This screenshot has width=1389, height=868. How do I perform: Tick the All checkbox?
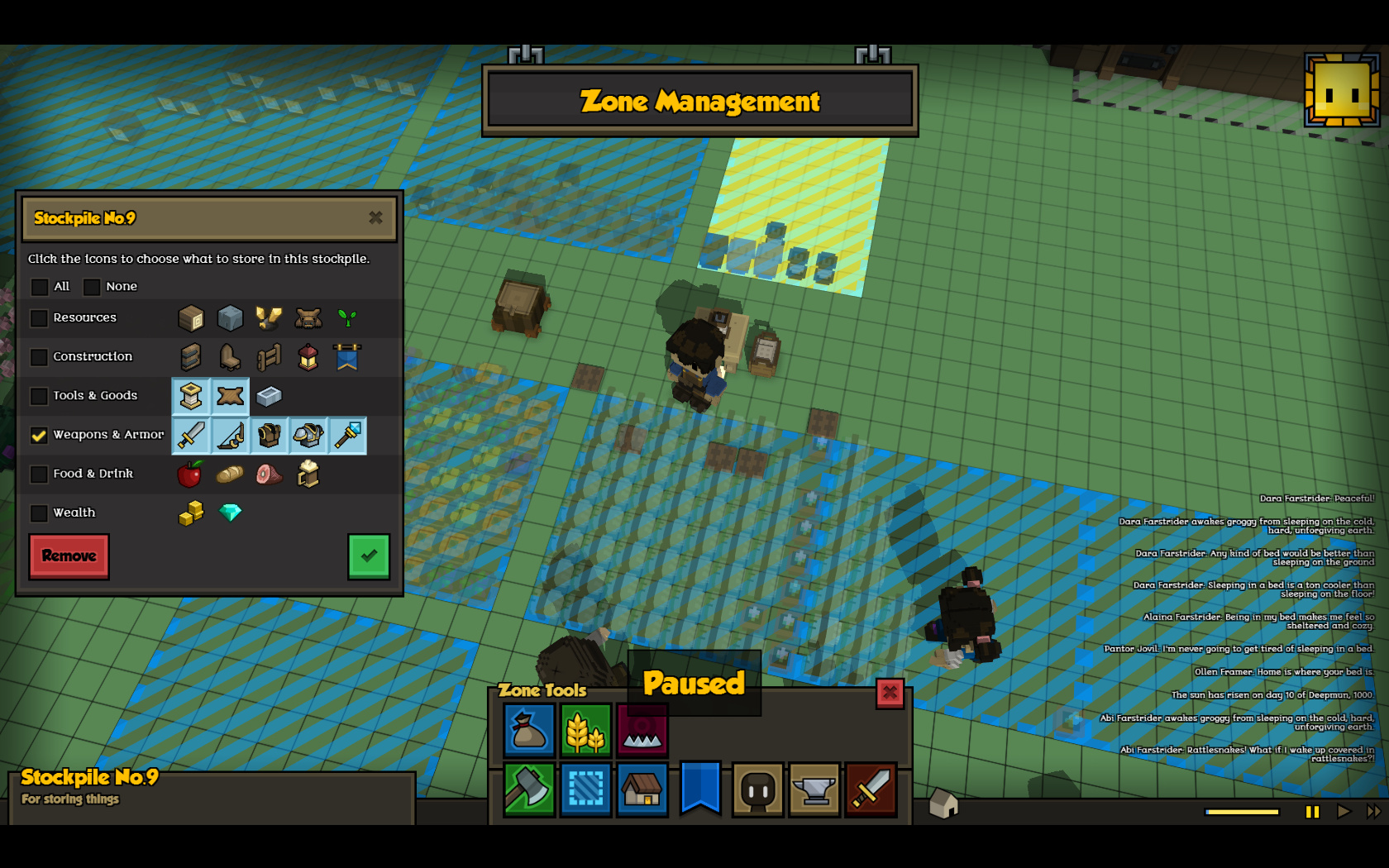tap(40, 287)
